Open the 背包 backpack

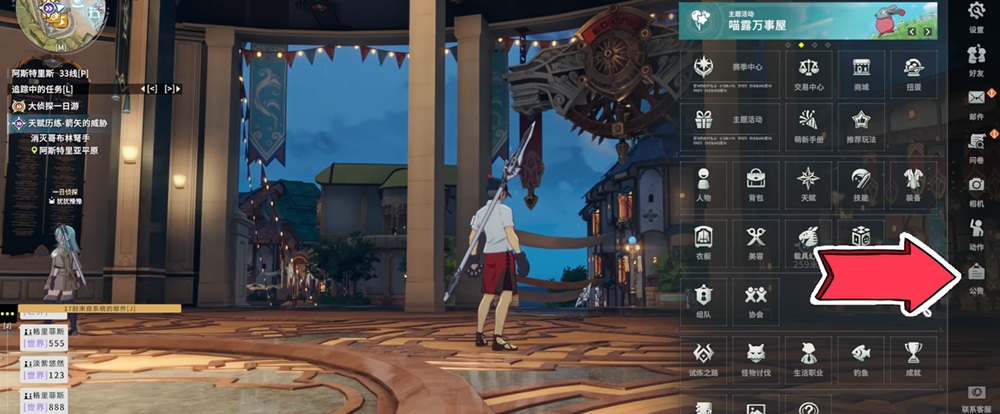click(756, 185)
